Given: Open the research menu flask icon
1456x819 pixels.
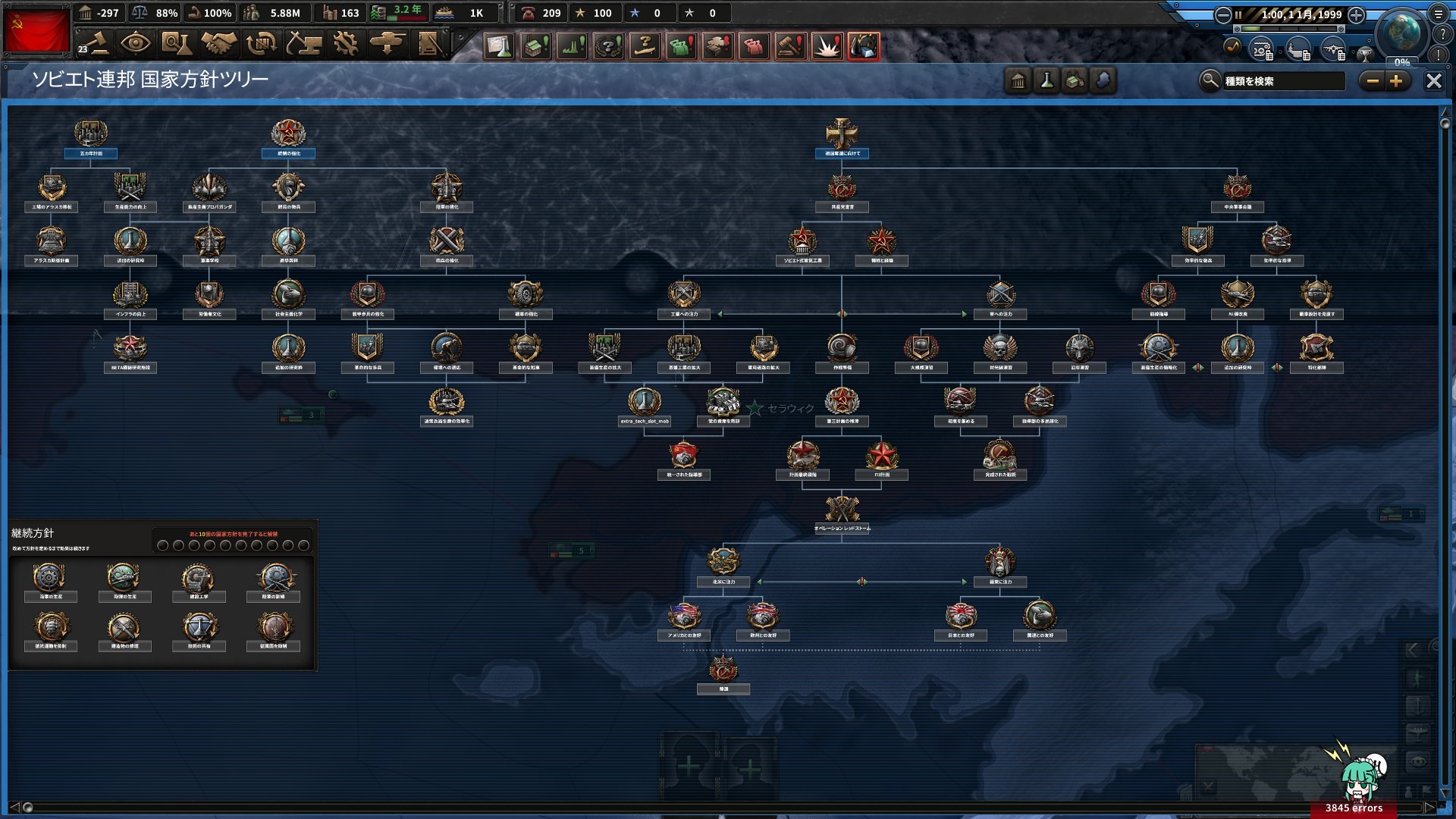Looking at the screenshot, I should point(177,44).
